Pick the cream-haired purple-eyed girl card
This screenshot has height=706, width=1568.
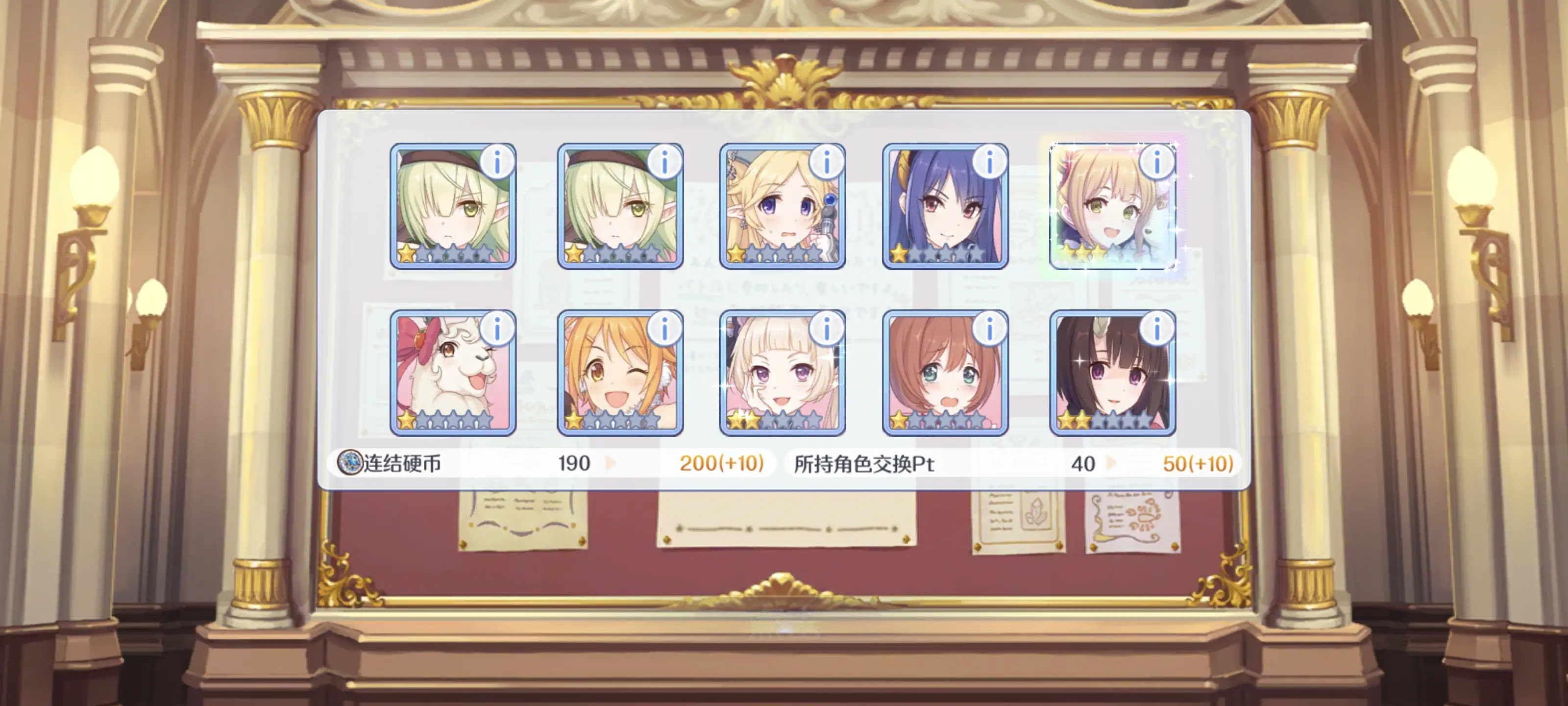click(782, 373)
